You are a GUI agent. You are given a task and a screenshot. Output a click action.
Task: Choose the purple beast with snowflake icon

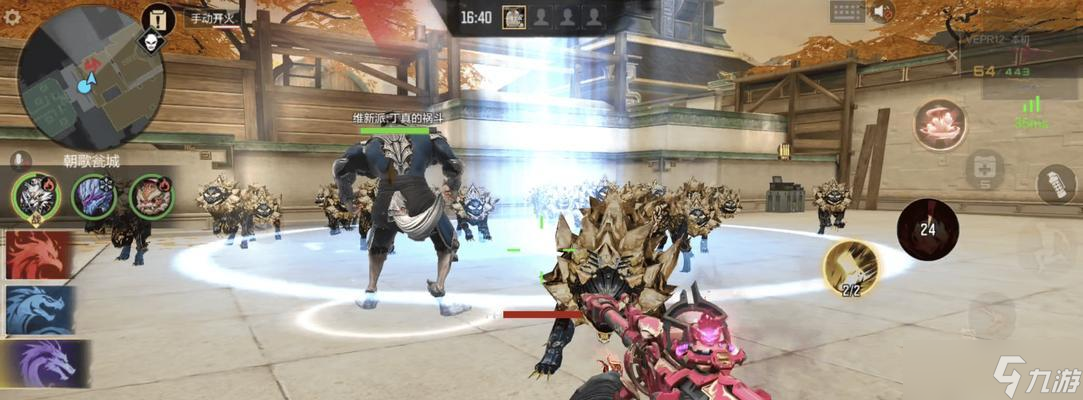(94, 196)
